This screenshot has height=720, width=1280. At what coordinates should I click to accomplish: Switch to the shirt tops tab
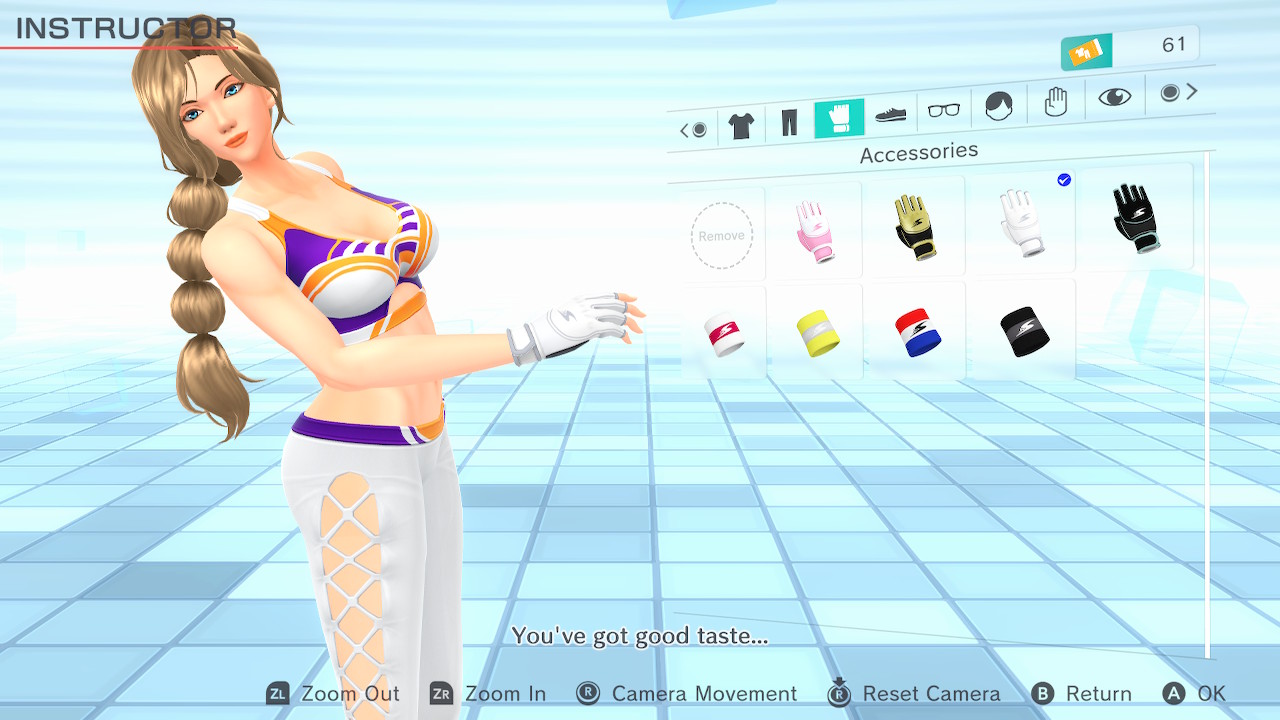click(741, 126)
